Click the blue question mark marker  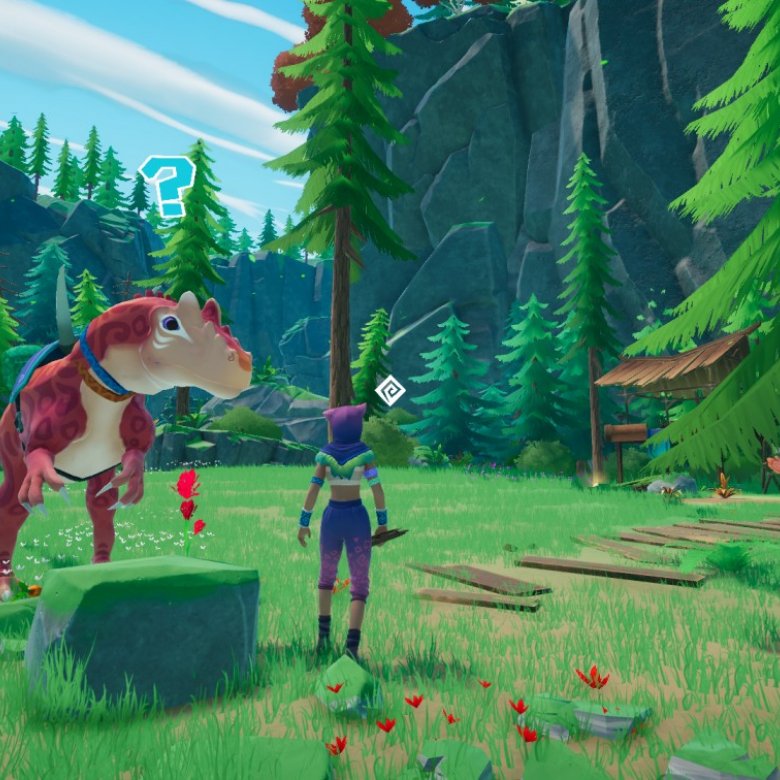(x=168, y=186)
